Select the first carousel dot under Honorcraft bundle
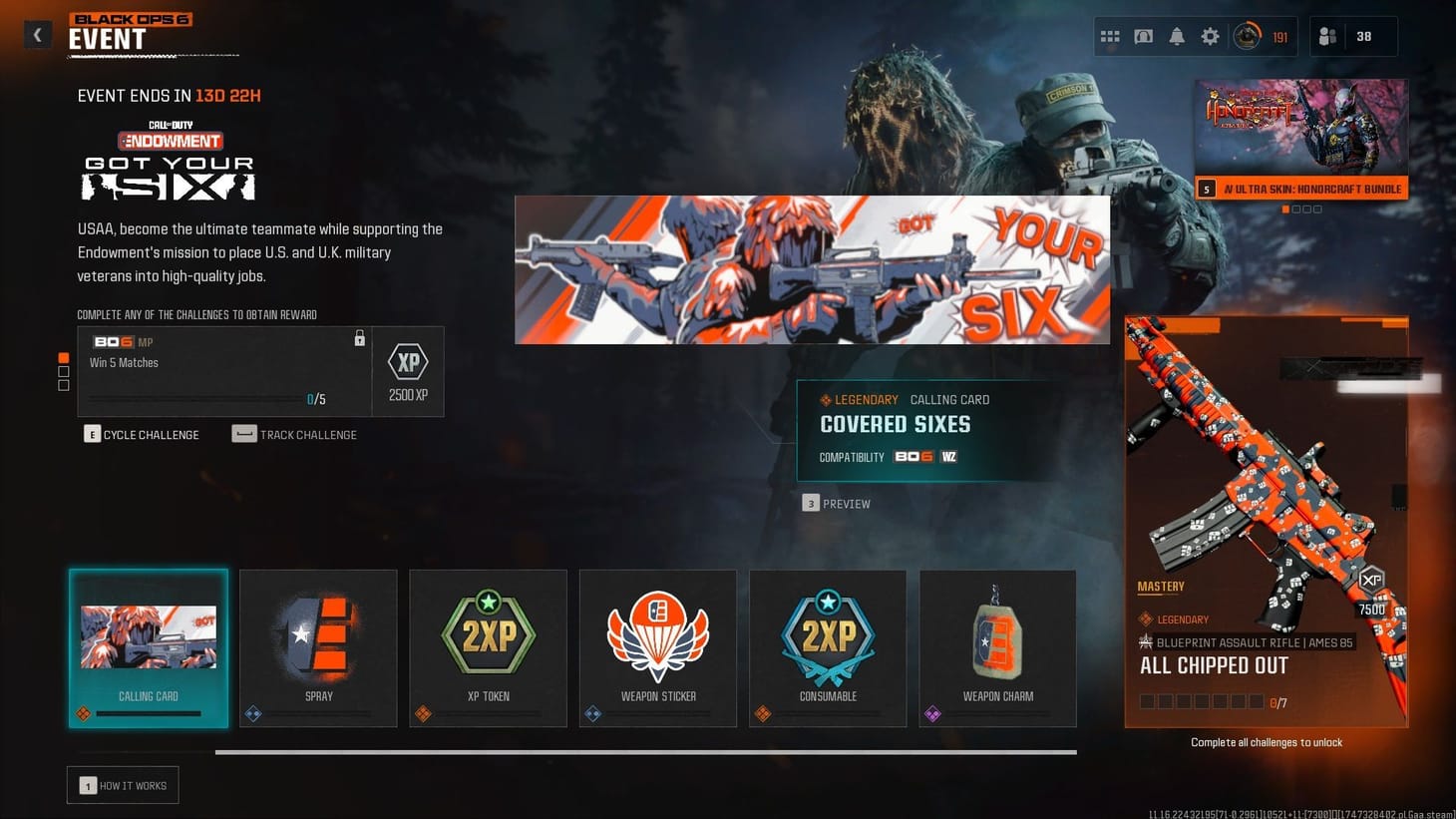 (x=1284, y=208)
